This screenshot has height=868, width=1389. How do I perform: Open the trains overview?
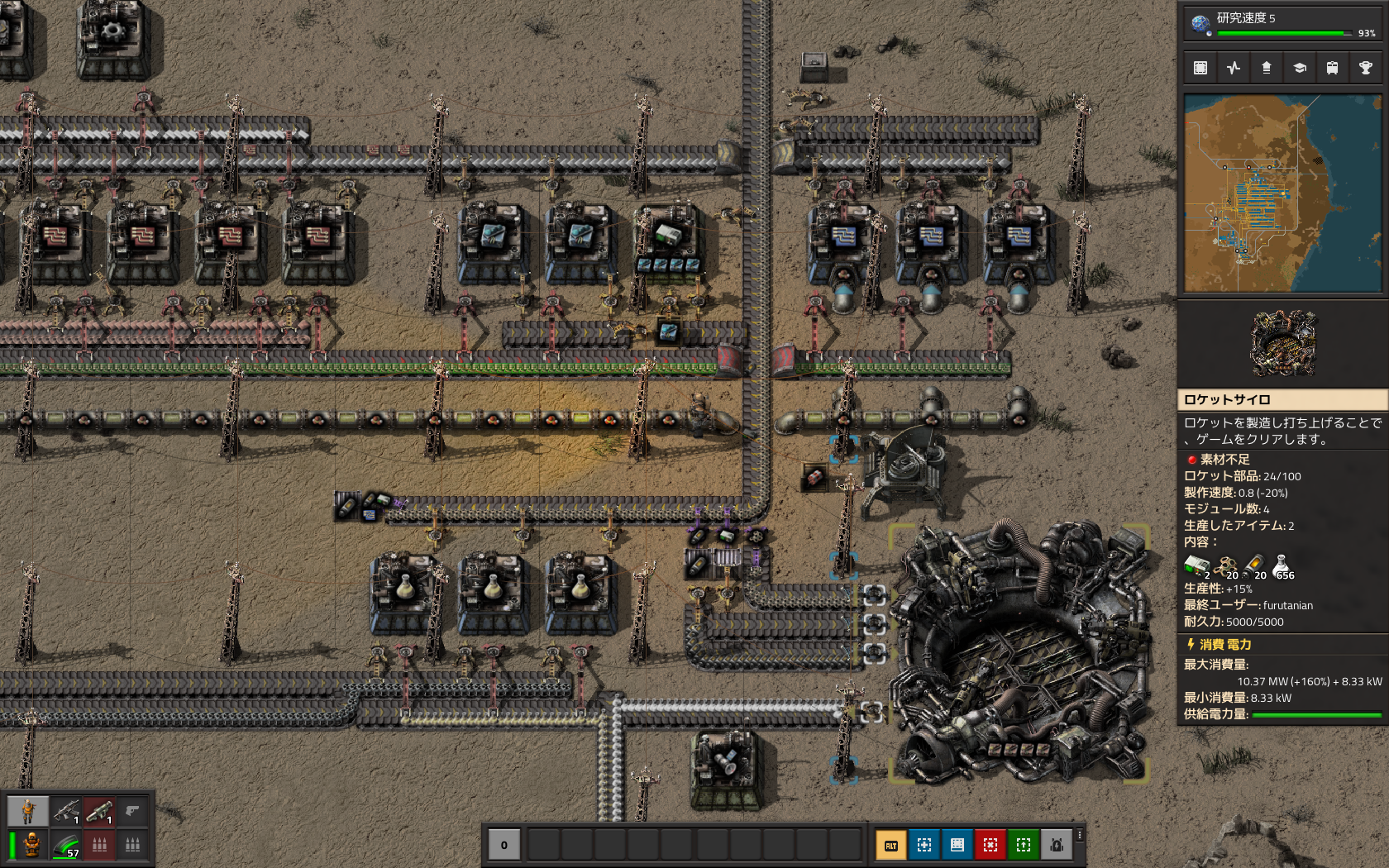point(1332,68)
